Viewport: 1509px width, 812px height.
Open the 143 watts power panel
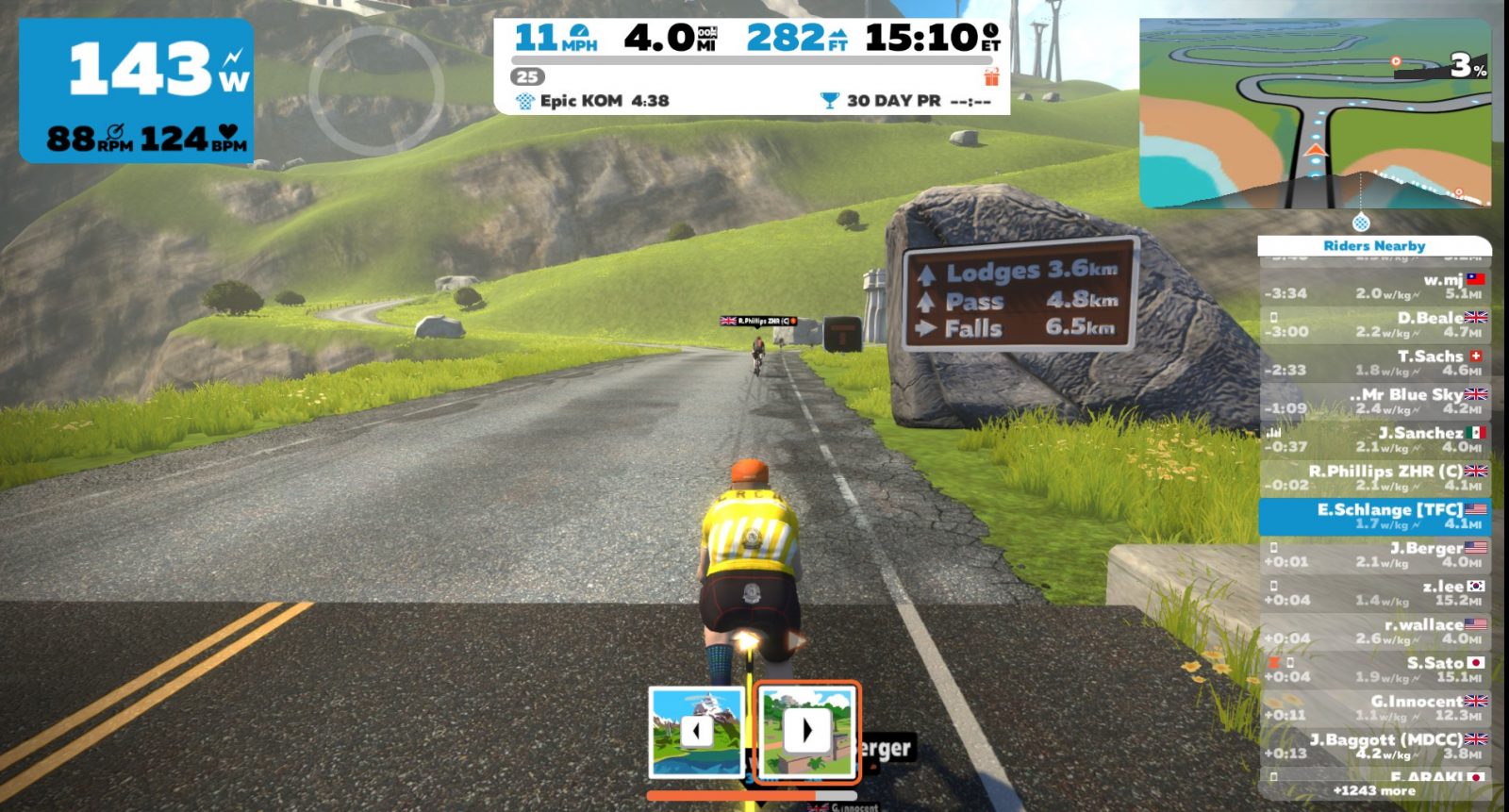(137, 91)
